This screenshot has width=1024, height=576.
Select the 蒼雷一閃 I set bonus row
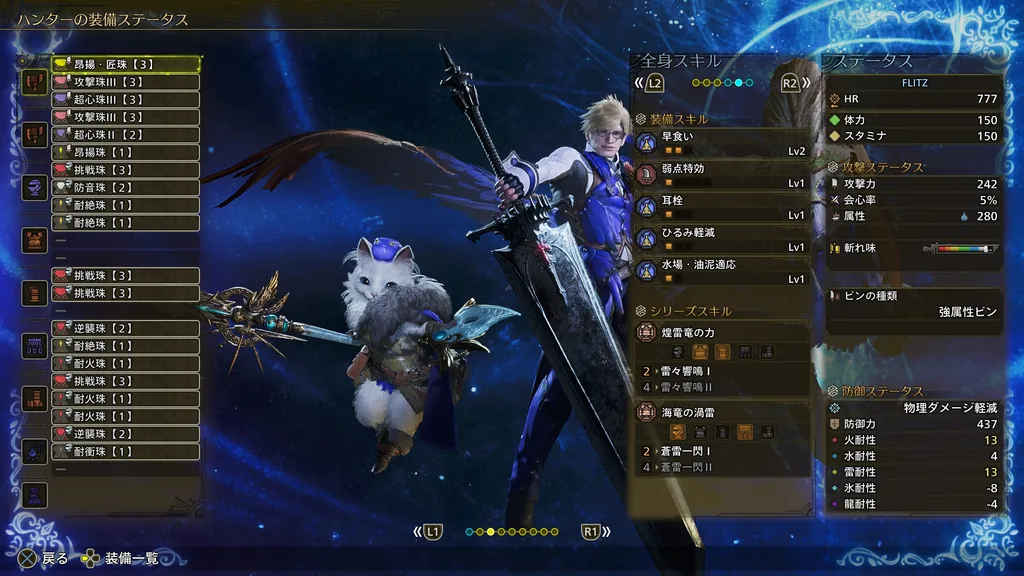click(x=721, y=451)
